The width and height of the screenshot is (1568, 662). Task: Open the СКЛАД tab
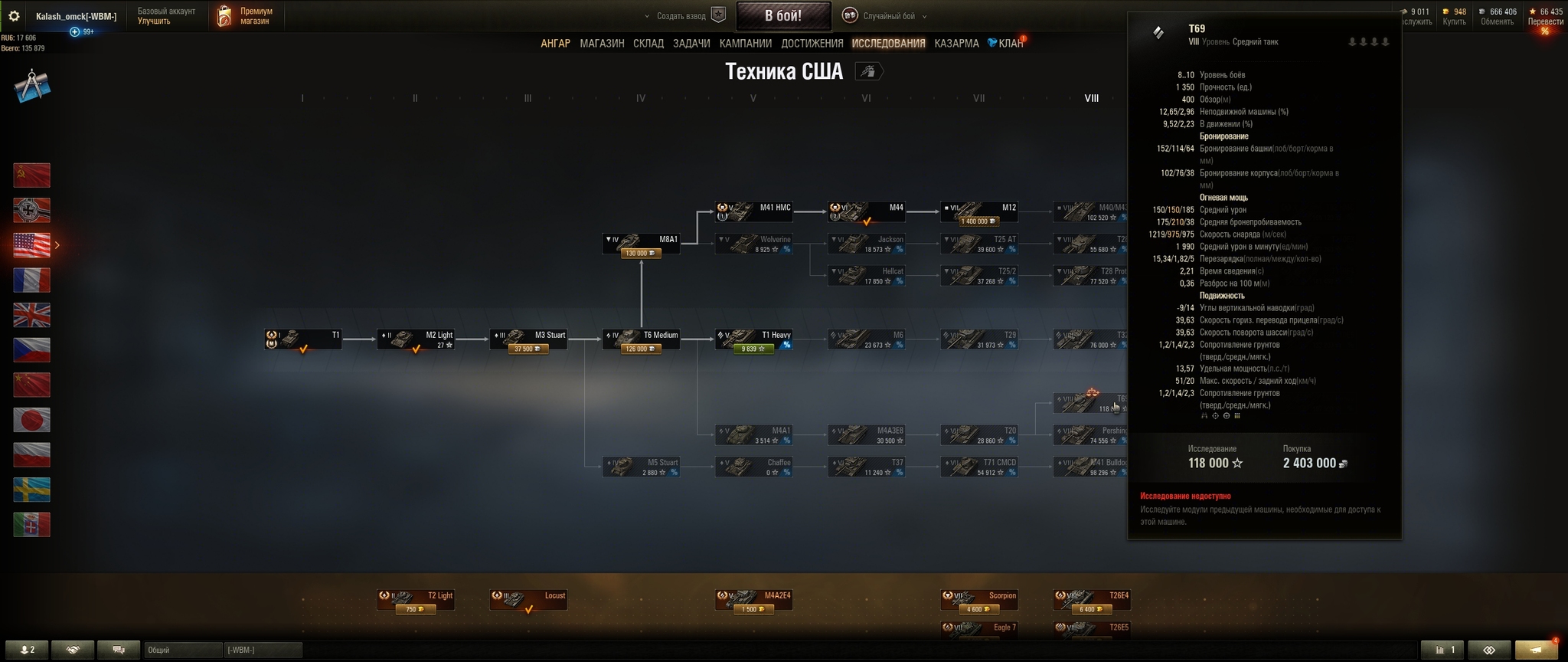click(648, 44)
